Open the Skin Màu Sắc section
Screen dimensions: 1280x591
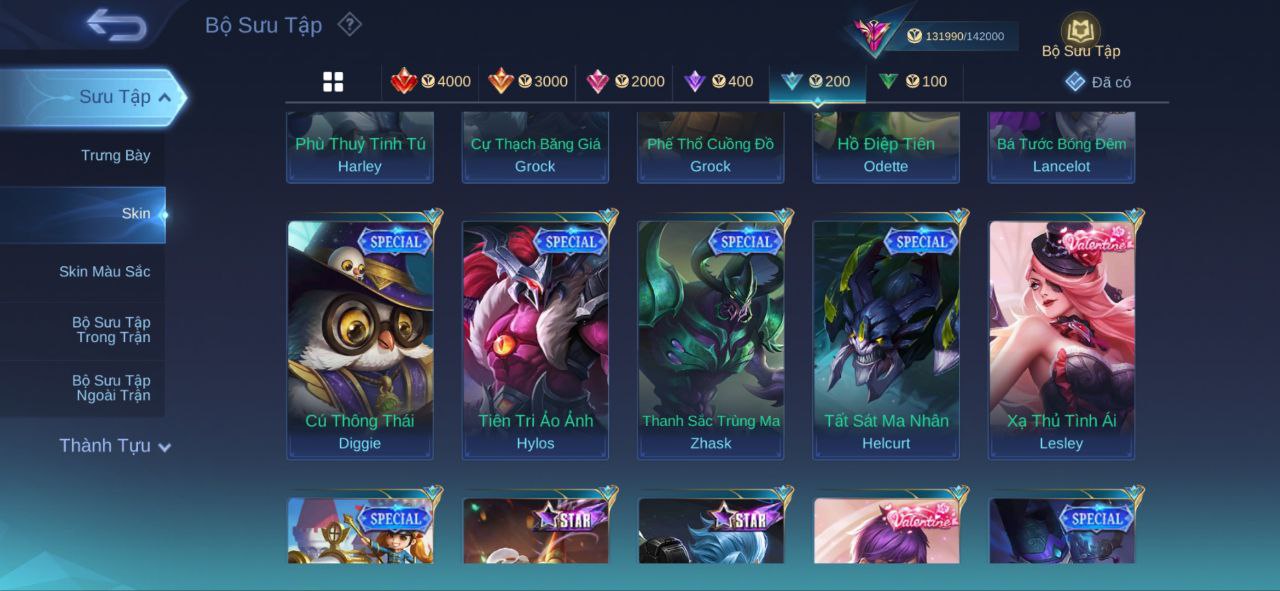[104, 272]
